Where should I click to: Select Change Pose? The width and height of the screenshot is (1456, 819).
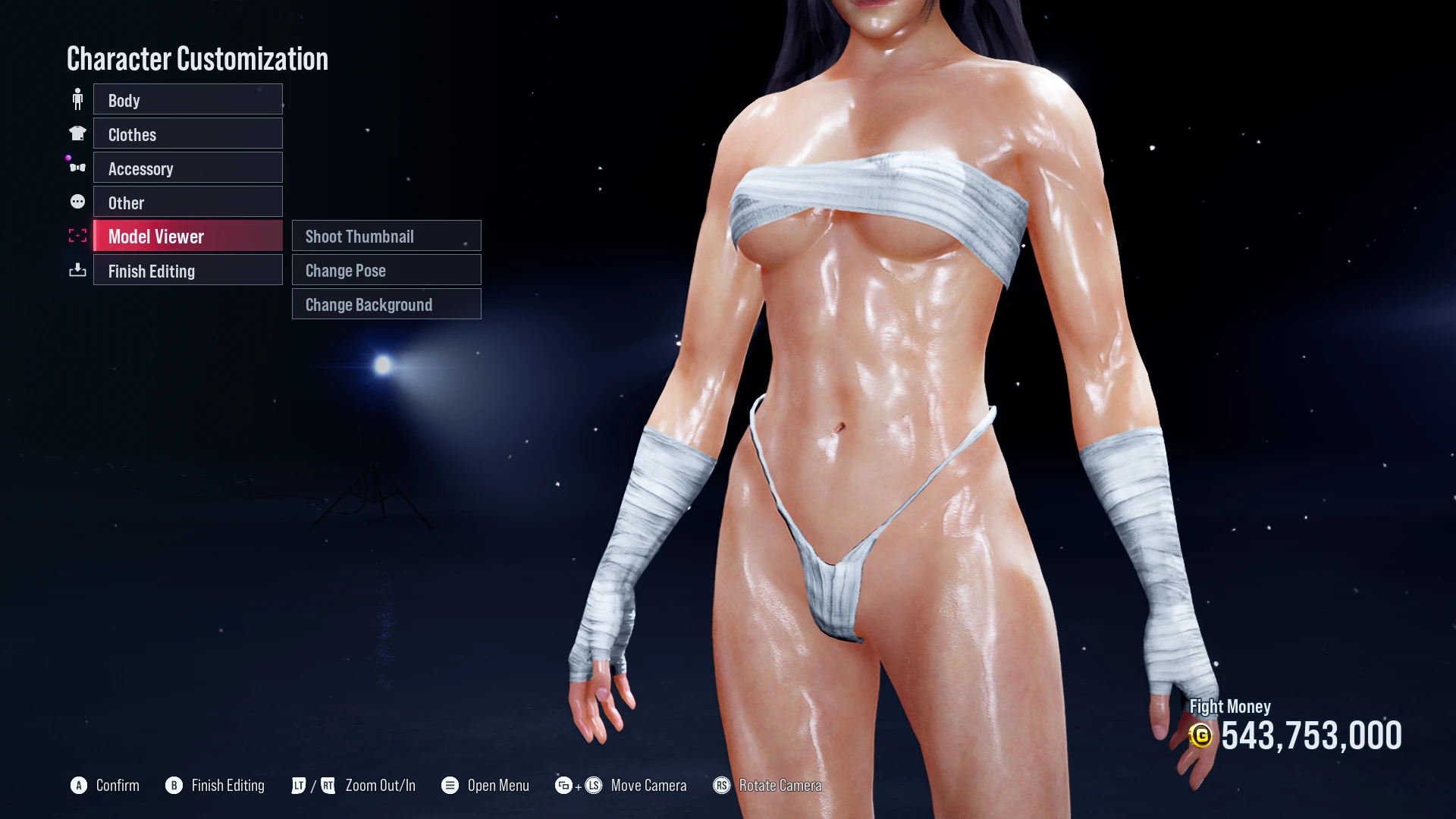pos(386,270)
